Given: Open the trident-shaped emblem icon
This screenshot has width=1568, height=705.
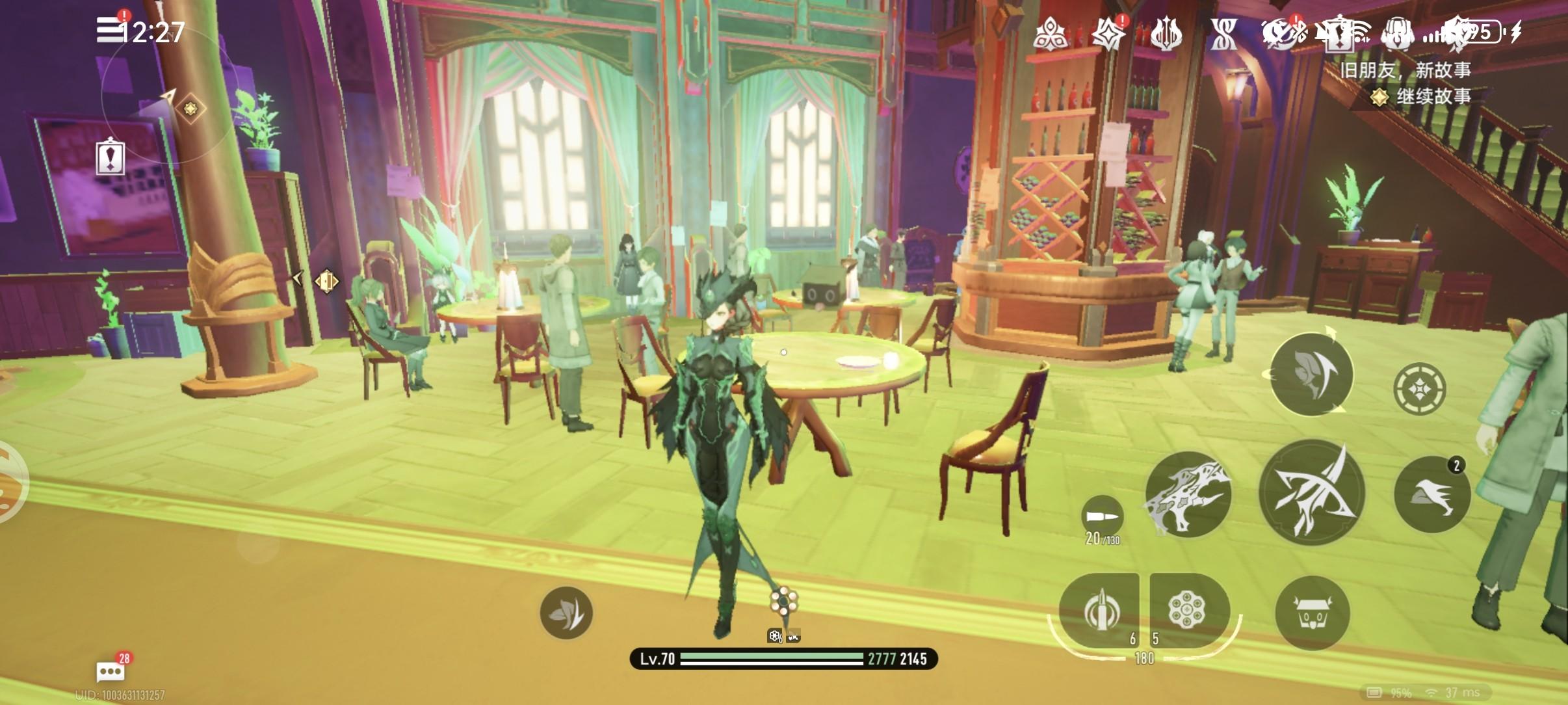Looking at the screenshot, I should [1166, 33].
